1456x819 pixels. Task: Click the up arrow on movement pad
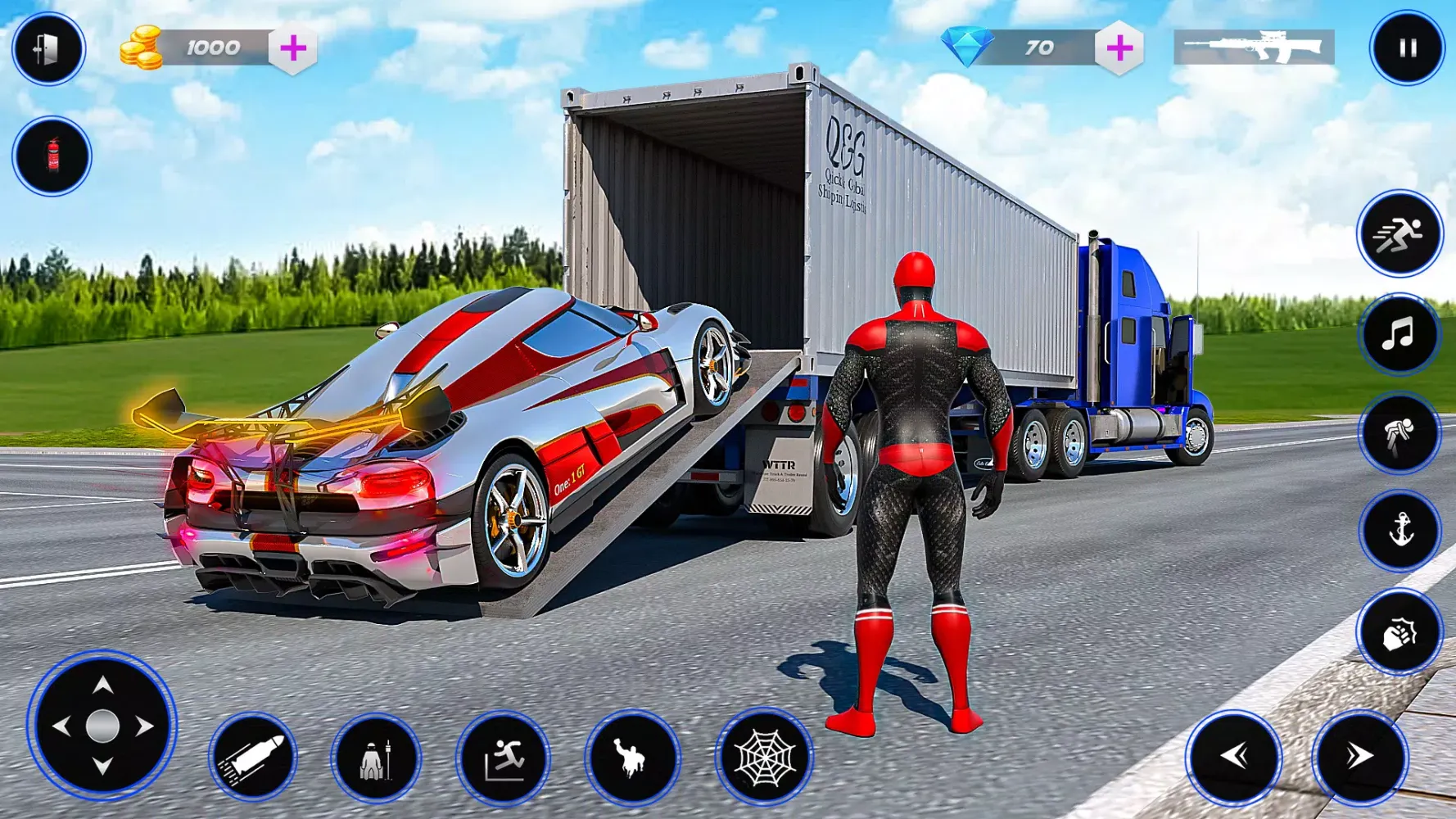102,685
